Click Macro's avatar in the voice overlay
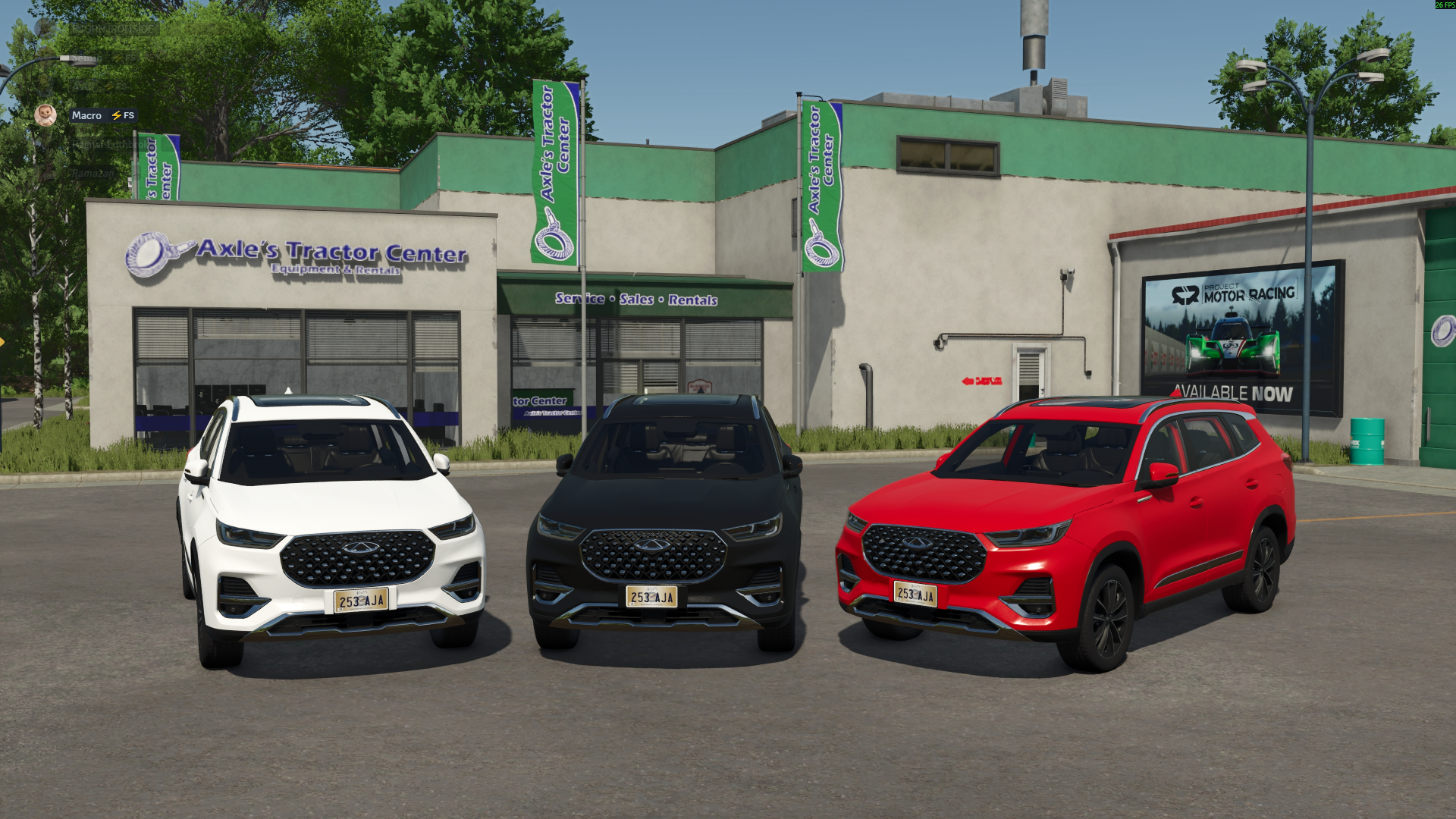The image size is (1456, 819). tap(45, 115)
